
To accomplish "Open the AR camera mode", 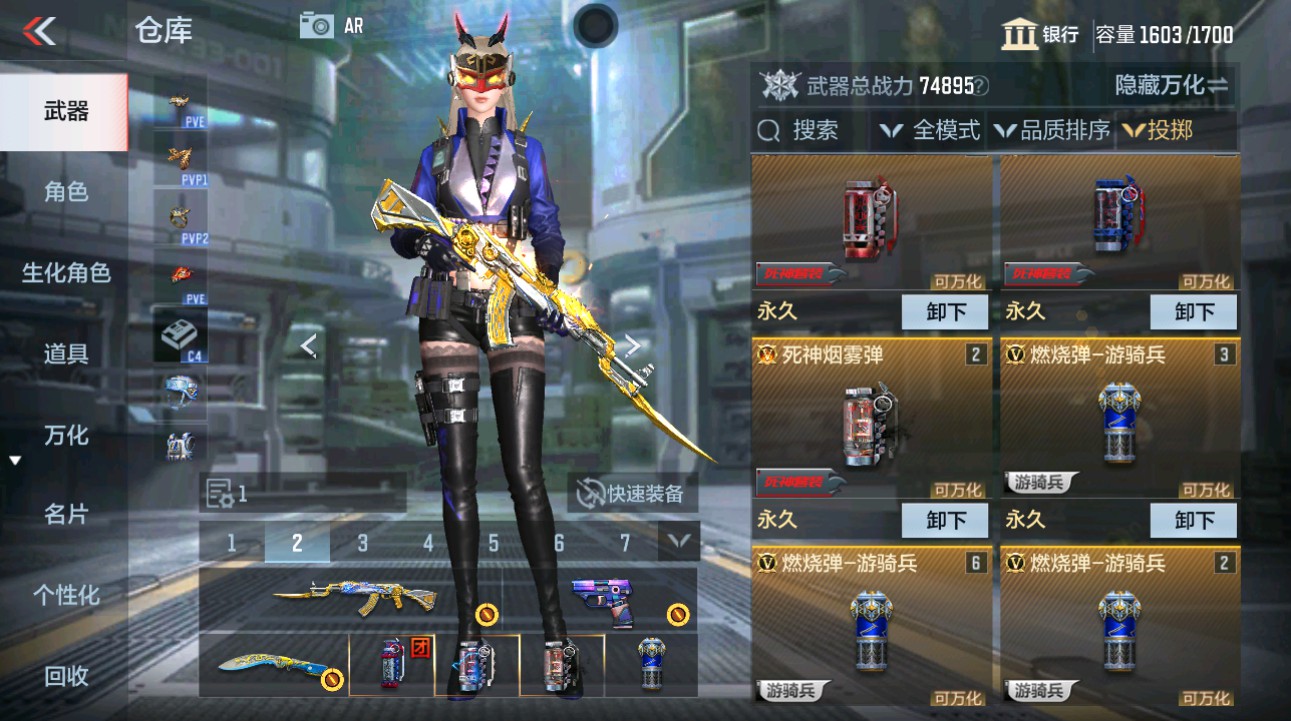I will (318, 26).
